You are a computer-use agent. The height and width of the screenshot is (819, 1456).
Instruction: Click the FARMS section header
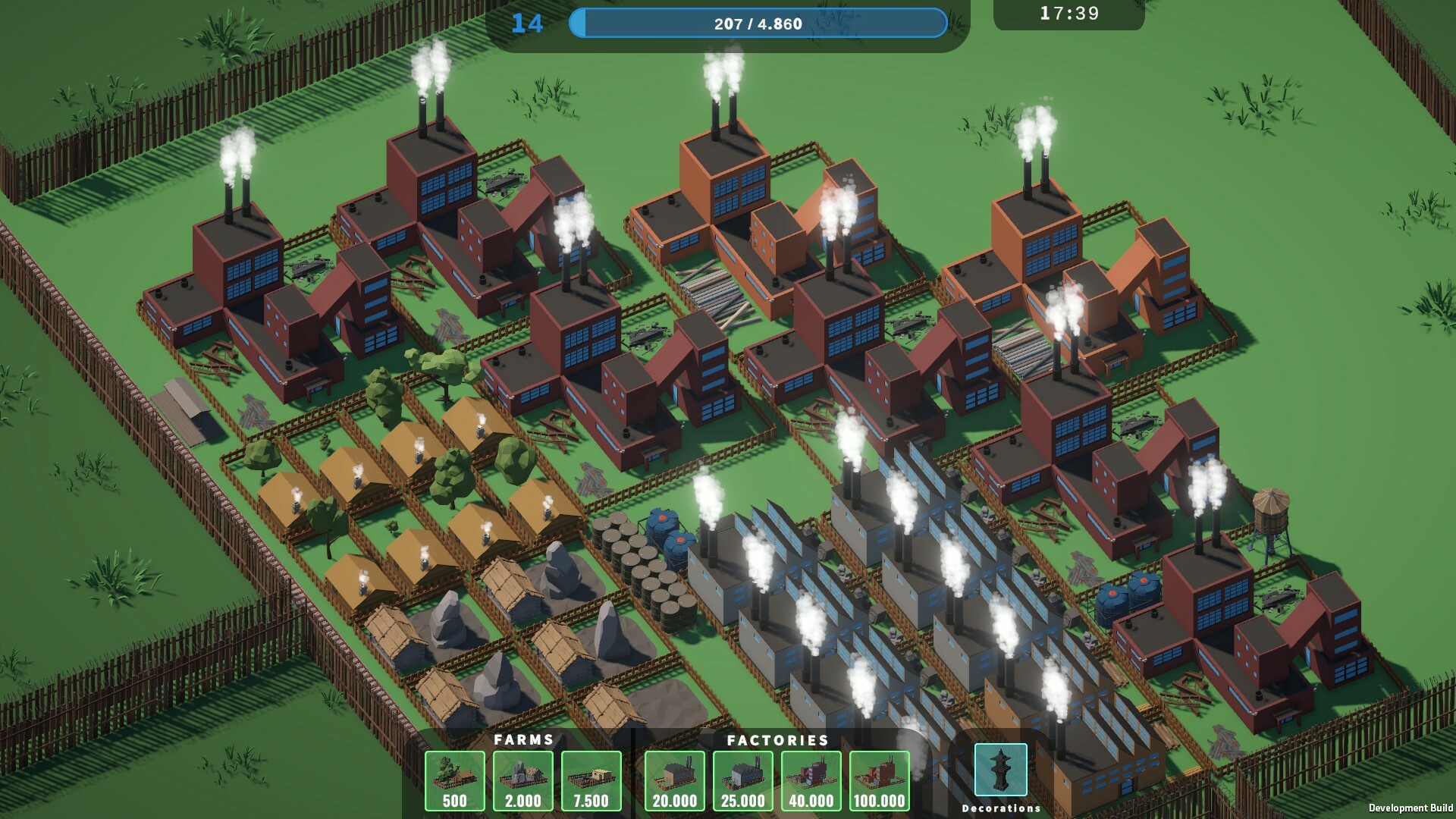[523, 741]
